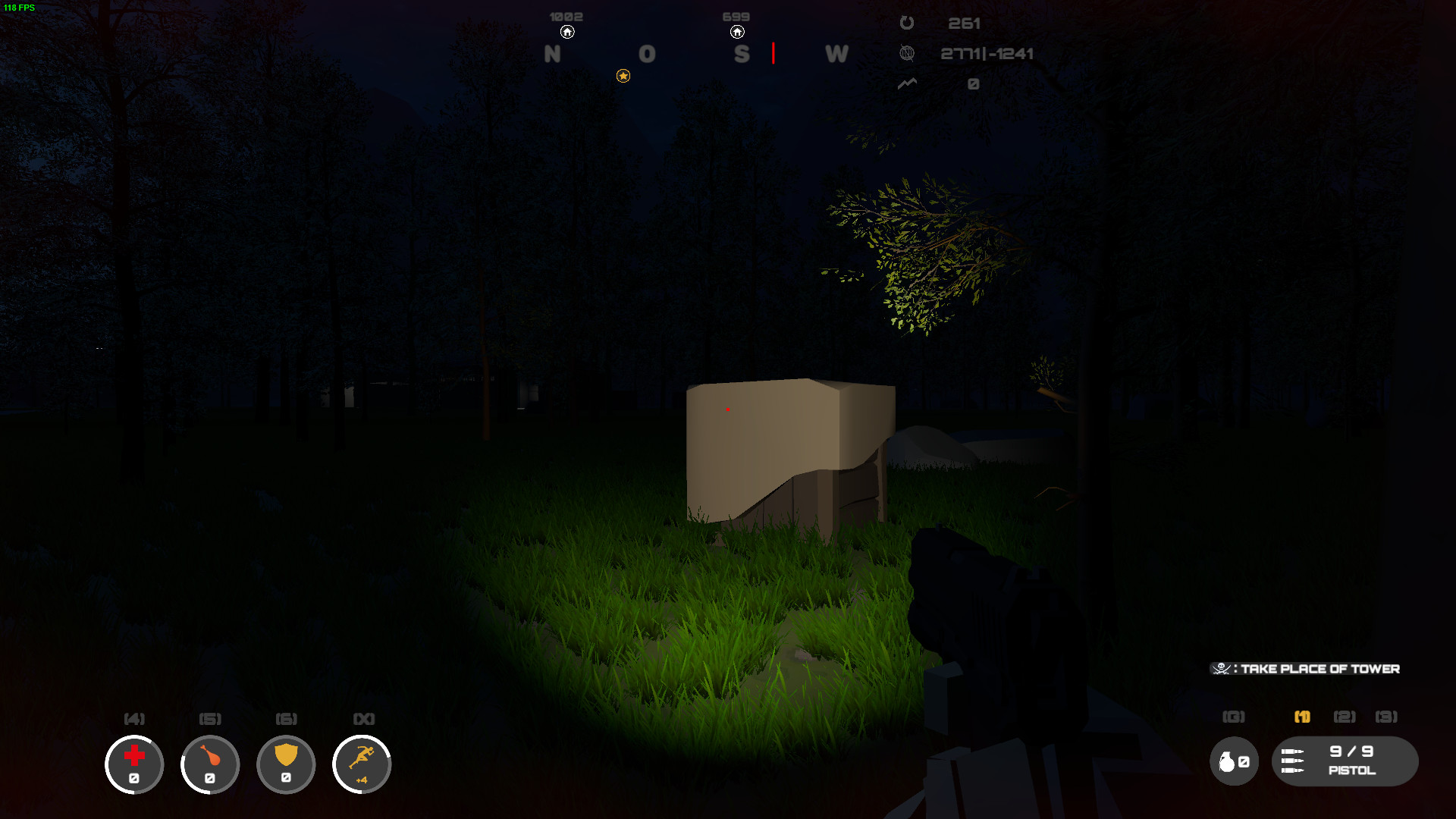The width and height of the screenshot is (1456, 819).
Task: Activate the sprint boost item in slot (X)
Action: (x=362, y=764)
